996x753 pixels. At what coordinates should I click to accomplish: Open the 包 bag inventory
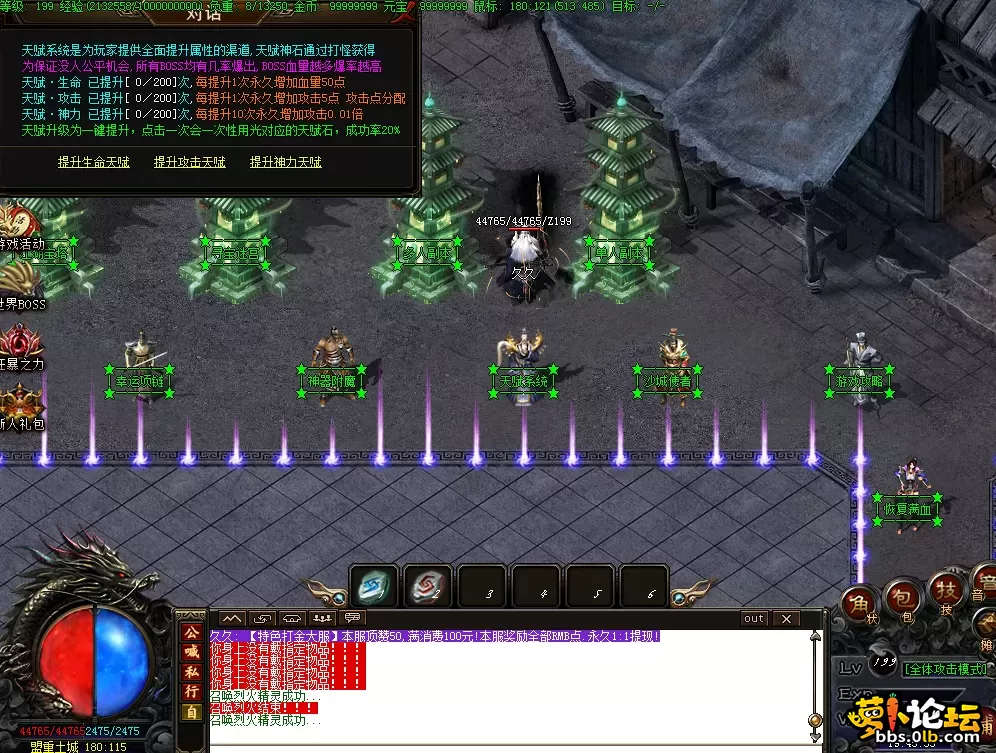click(x=903, y=596)
